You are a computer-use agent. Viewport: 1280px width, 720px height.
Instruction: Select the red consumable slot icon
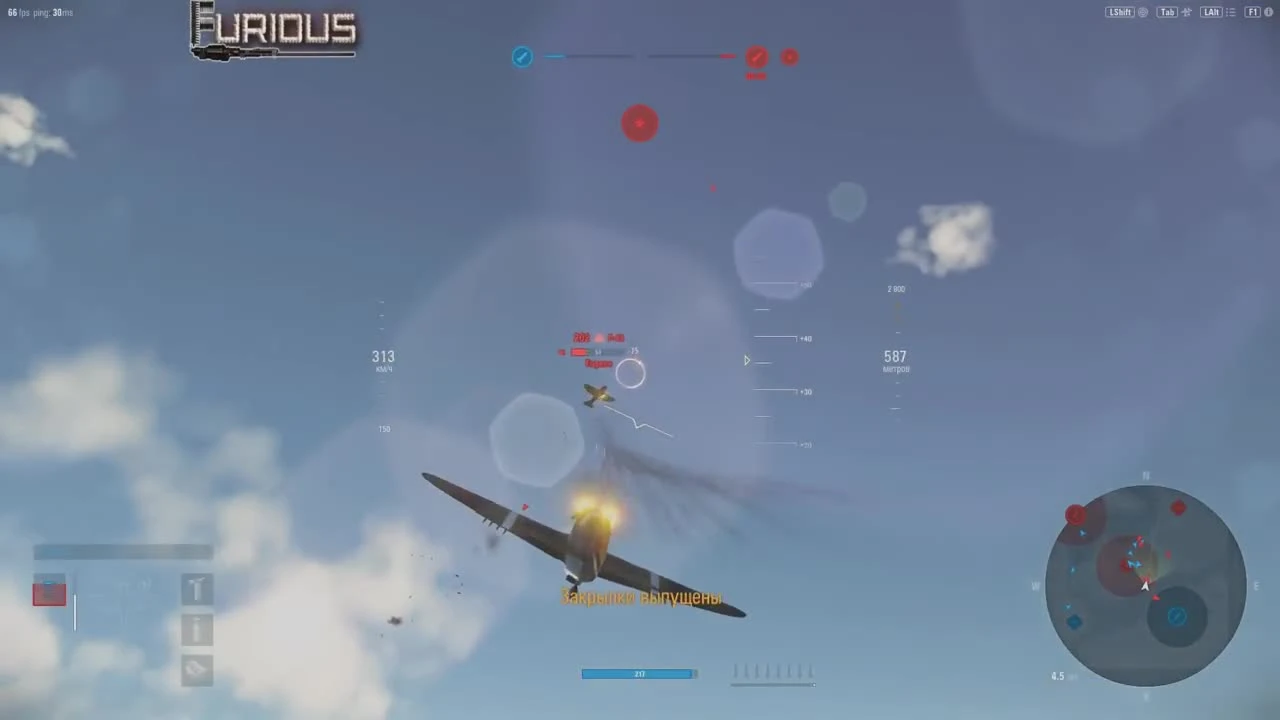coord(49,593)
